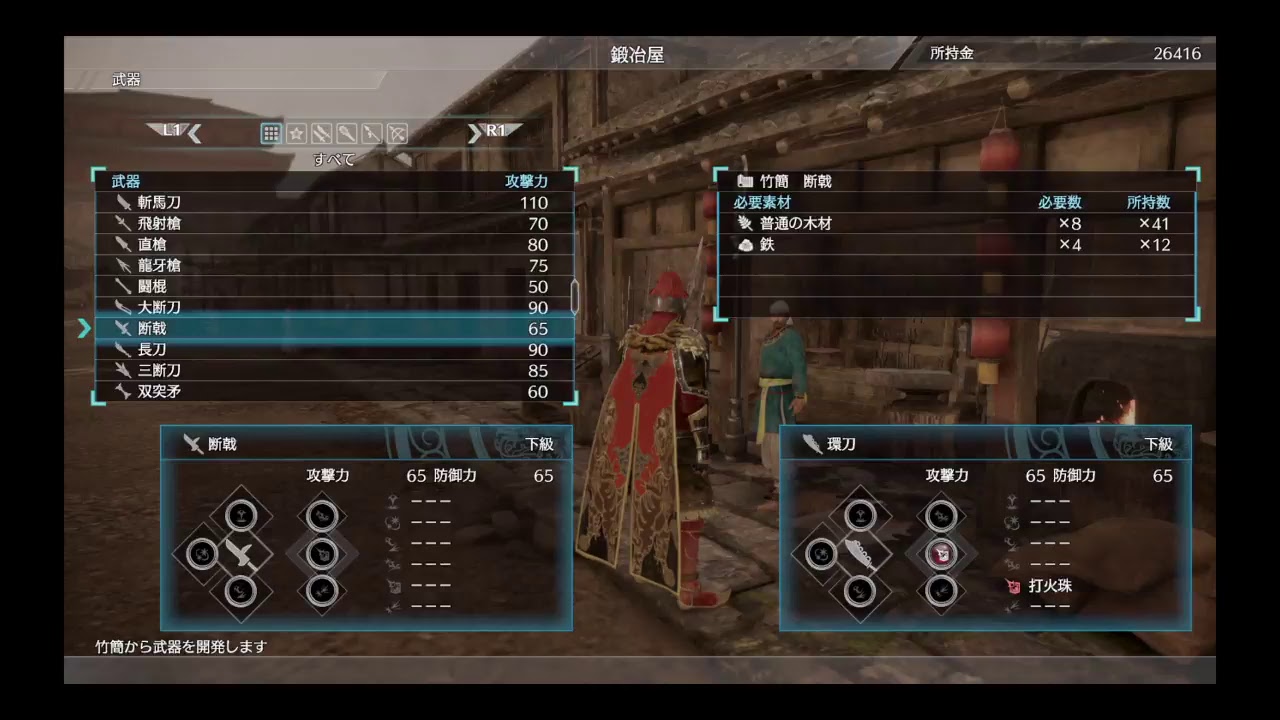Filter weapons using the bow icon
The image size is (1280, 720).
396,132
